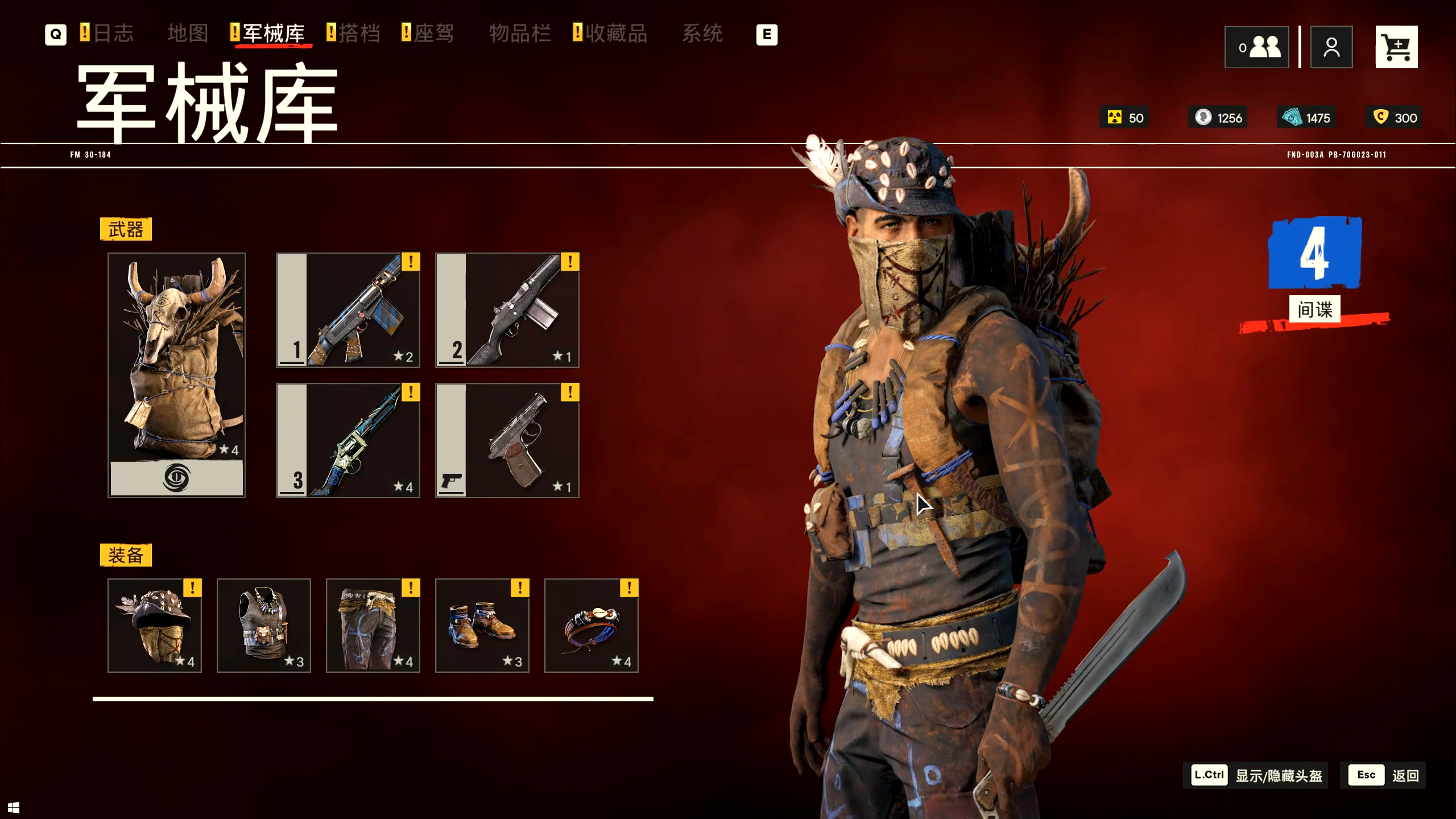Image resolution: width=1456 pixels, height=819 pixels.
Task: Switch to the 座驾 vehicles tab
Action: [x=433, y=34]
